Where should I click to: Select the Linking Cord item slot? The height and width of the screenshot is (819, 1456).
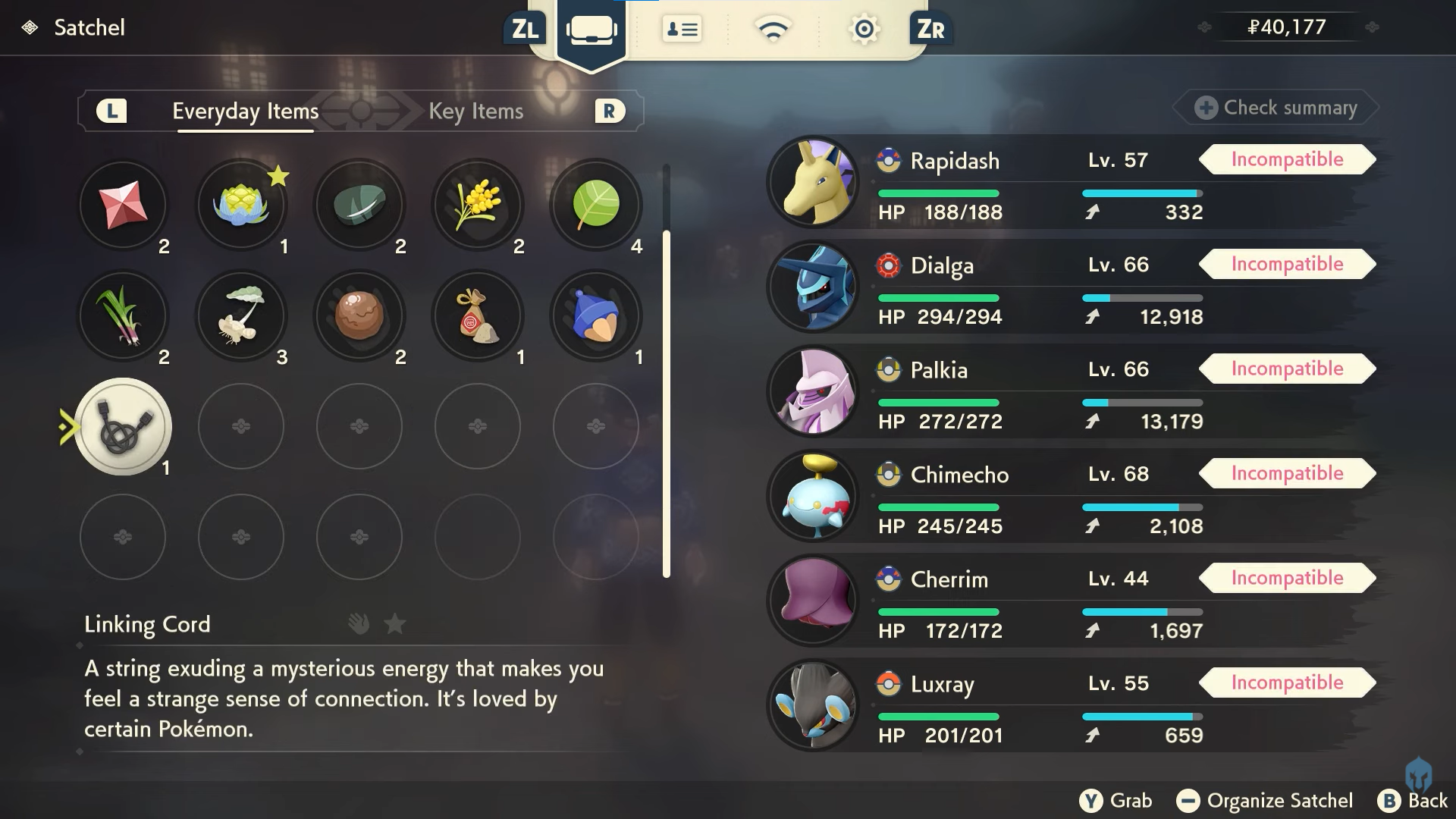pos(124,426)
